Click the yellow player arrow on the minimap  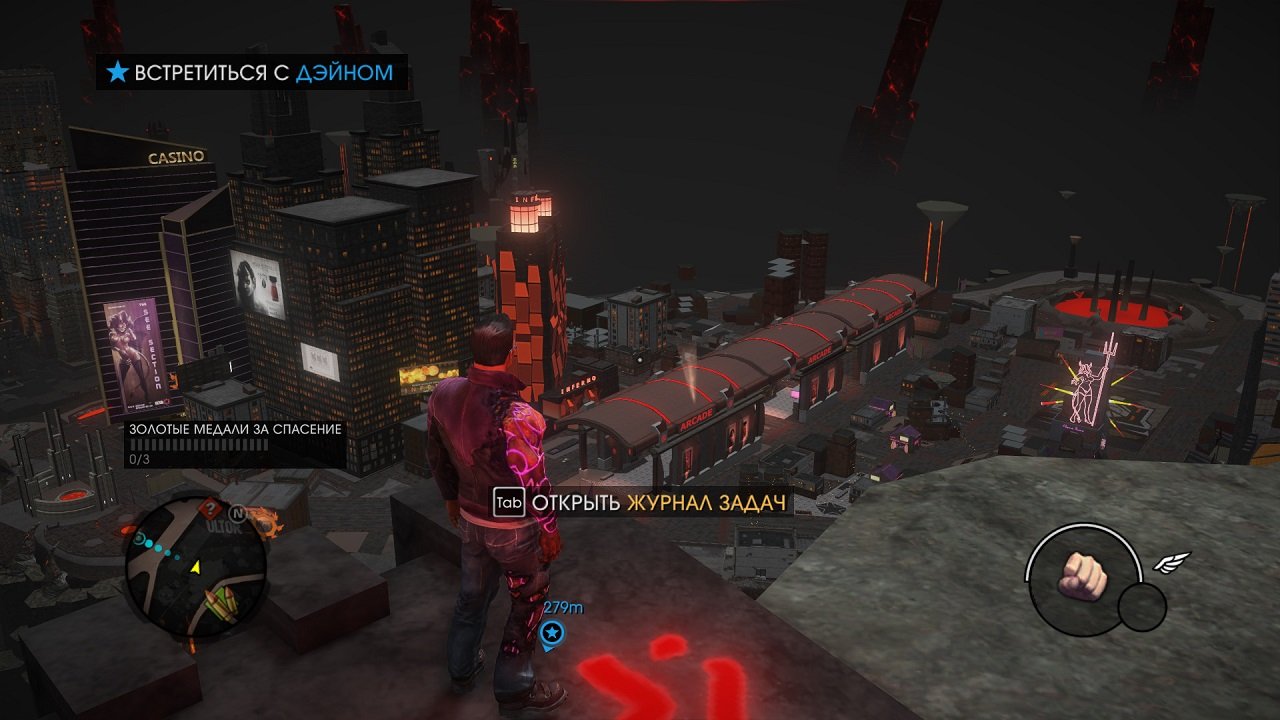[195, 568]
